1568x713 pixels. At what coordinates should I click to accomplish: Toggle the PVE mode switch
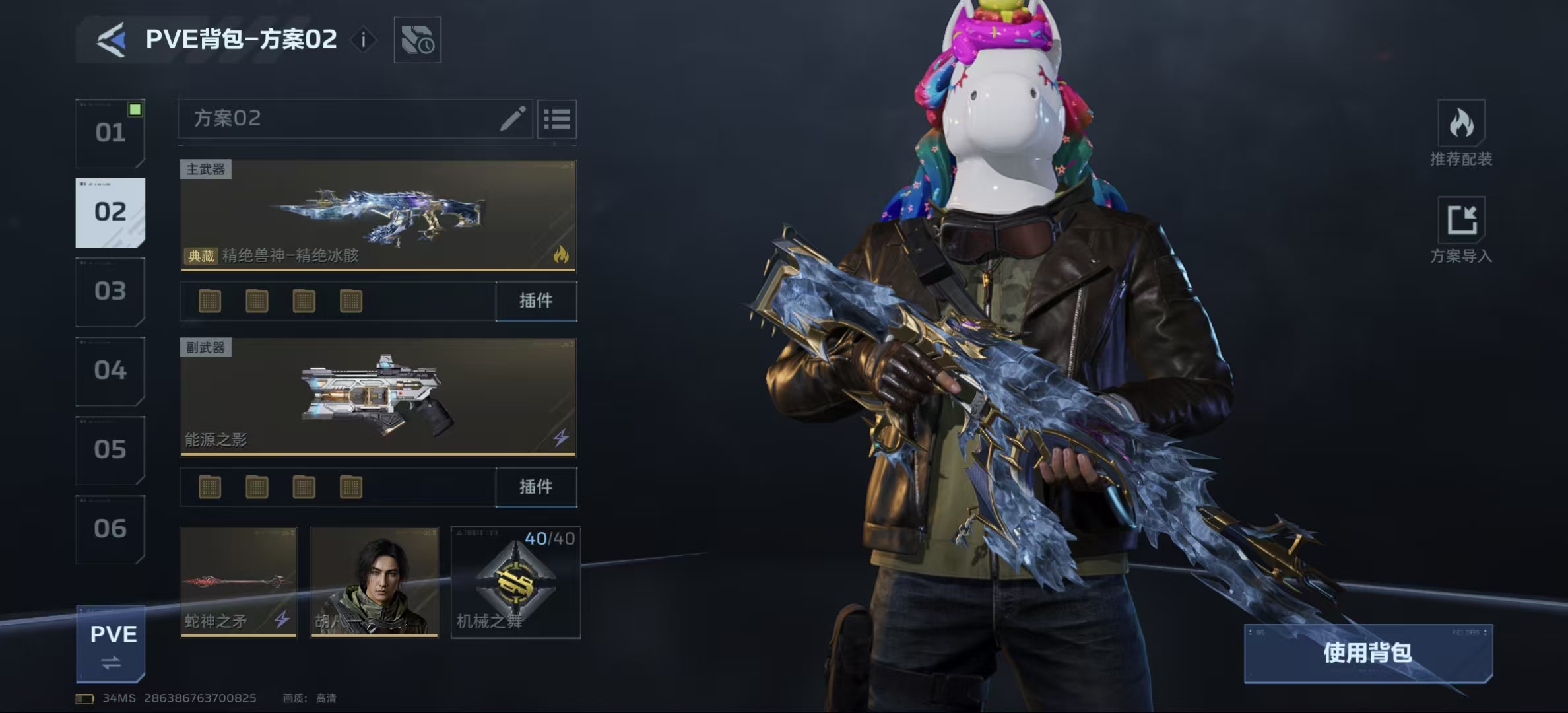[x=111, y=644]
